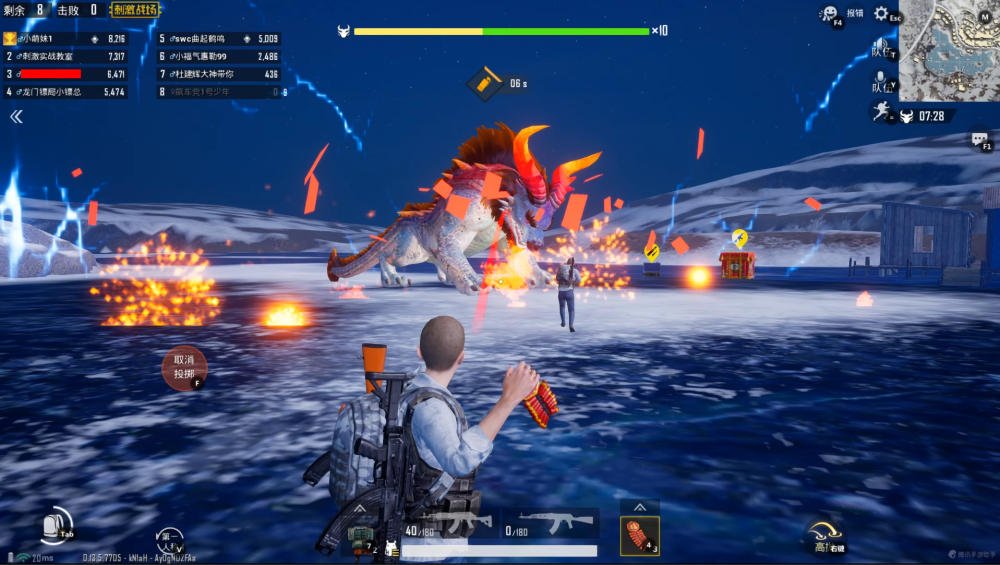The height and width of the screenshot is (565, 1000).
Task: Open settings via the gear icon
Action: (881, 14)
